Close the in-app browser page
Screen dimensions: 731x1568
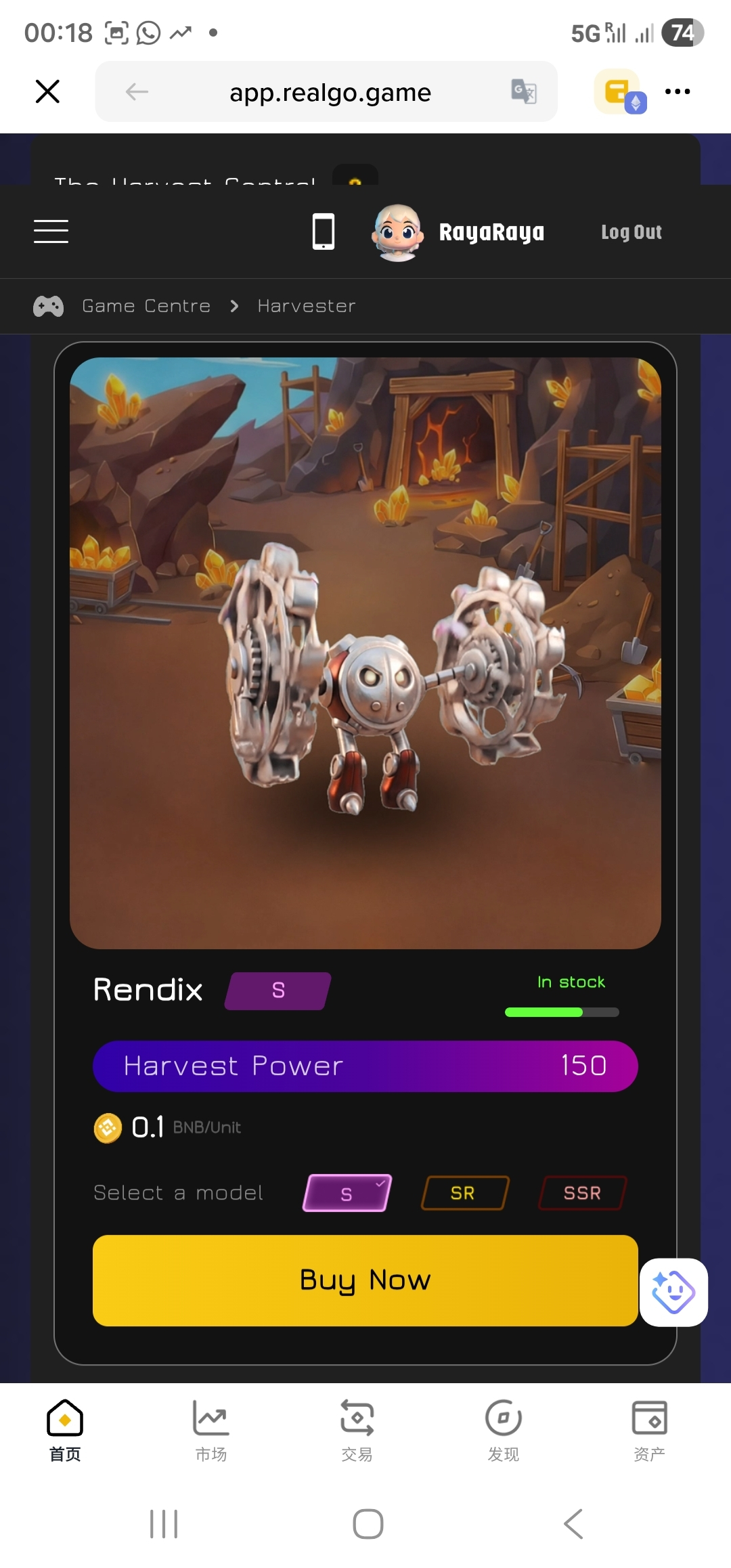tap(47, 91)
